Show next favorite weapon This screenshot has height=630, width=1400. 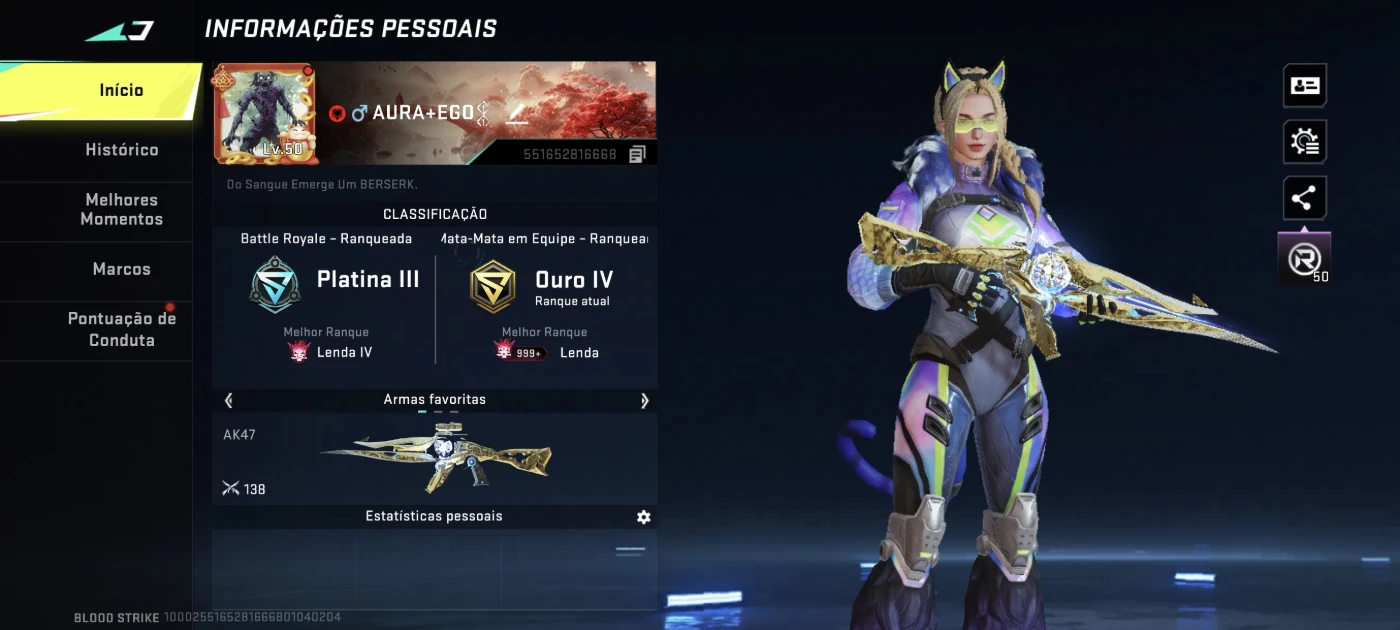[x=644, y=400]
